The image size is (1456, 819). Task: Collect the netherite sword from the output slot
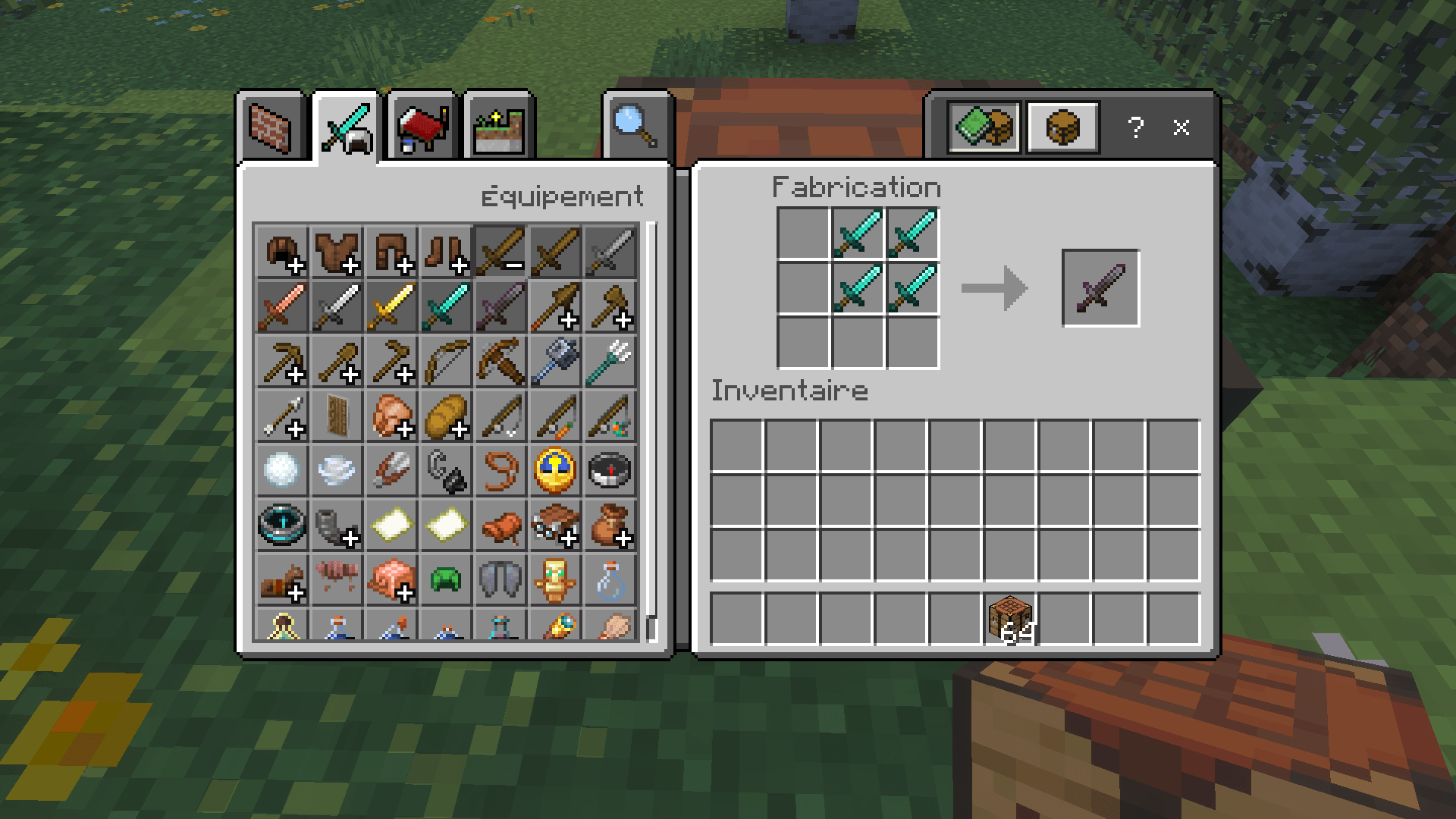pyautogui.click(x=1100, y=289)
